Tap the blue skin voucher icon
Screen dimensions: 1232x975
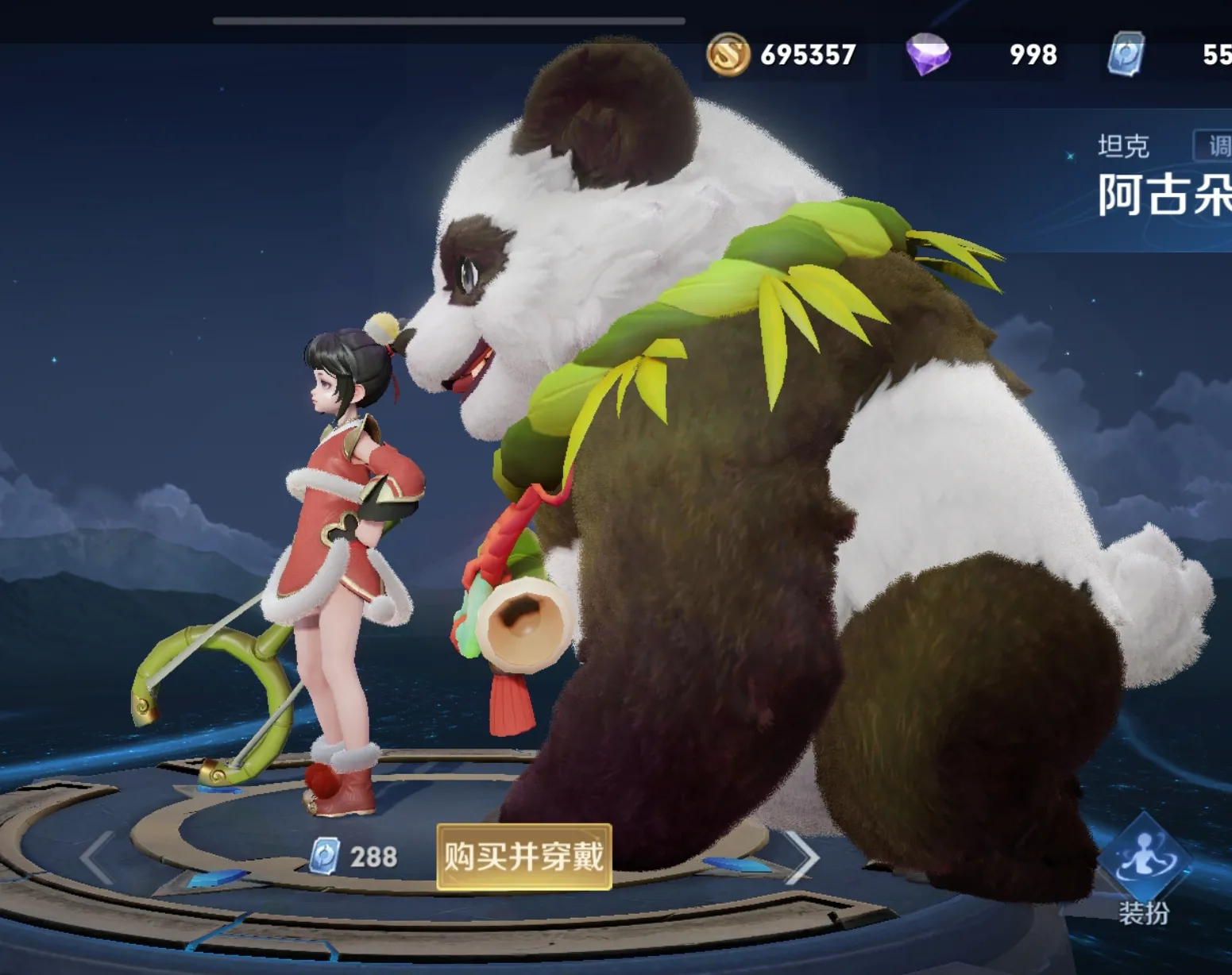[1126, 55]
